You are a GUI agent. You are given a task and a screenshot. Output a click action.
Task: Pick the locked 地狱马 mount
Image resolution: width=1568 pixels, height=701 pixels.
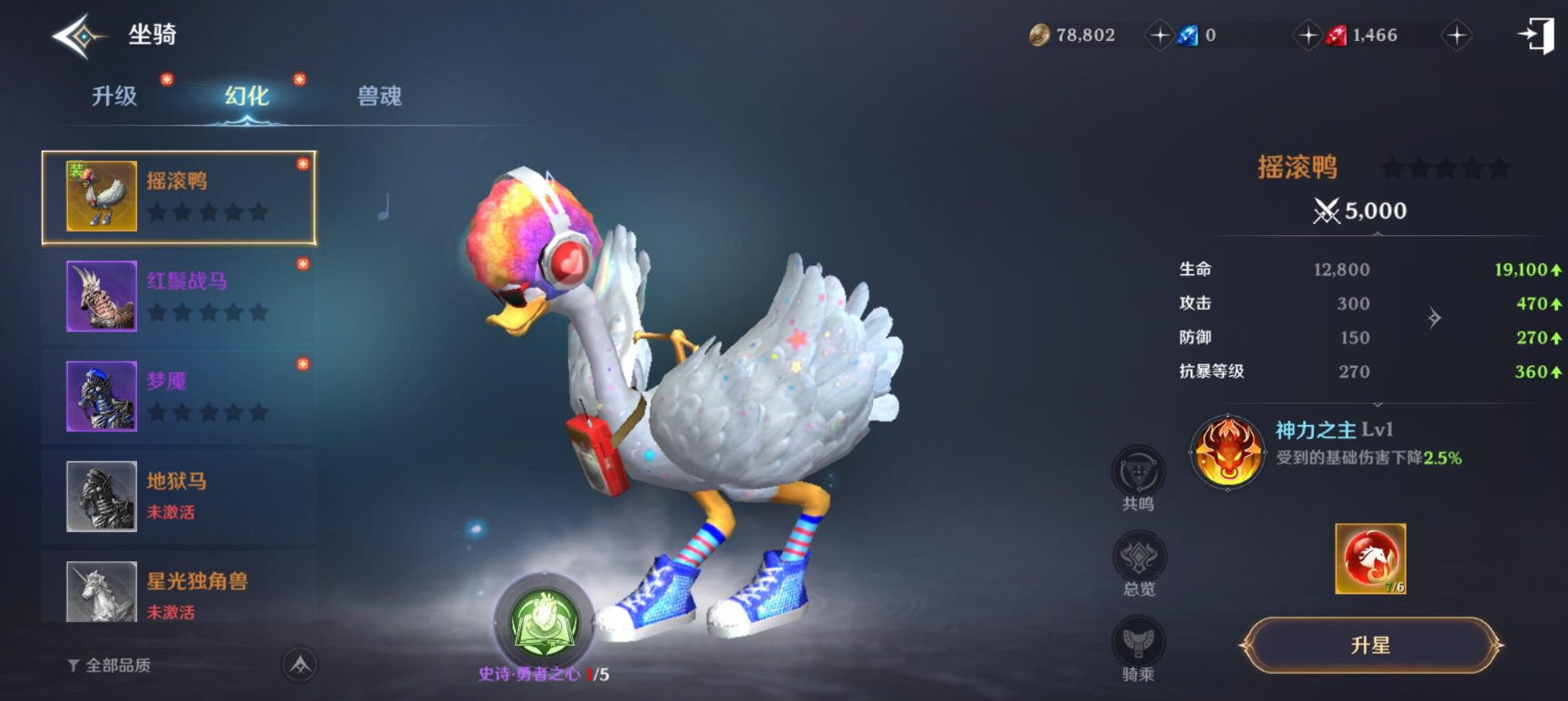pyautogui.click(x=179, y=496)
